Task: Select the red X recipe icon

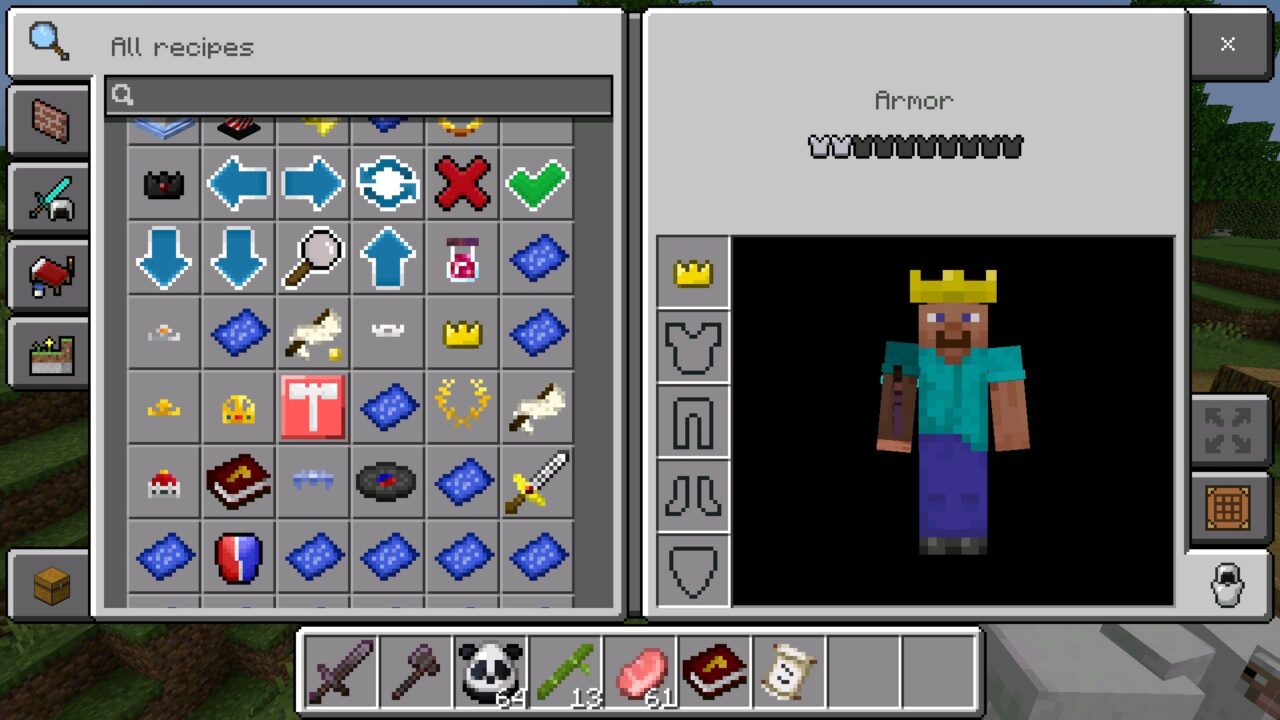Action: click(x=462, y=183)
